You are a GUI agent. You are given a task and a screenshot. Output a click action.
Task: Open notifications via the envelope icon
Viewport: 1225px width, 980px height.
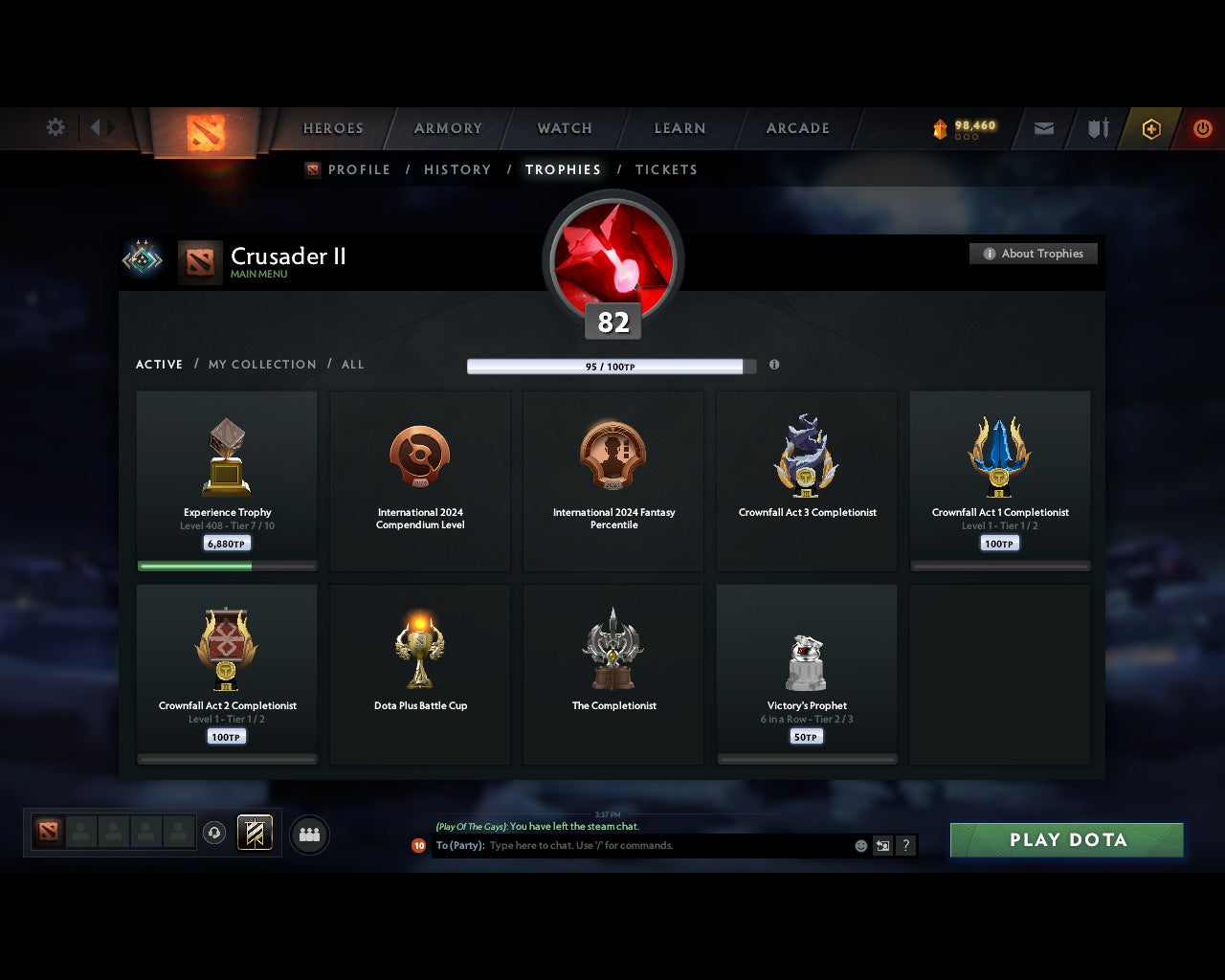1043,127
